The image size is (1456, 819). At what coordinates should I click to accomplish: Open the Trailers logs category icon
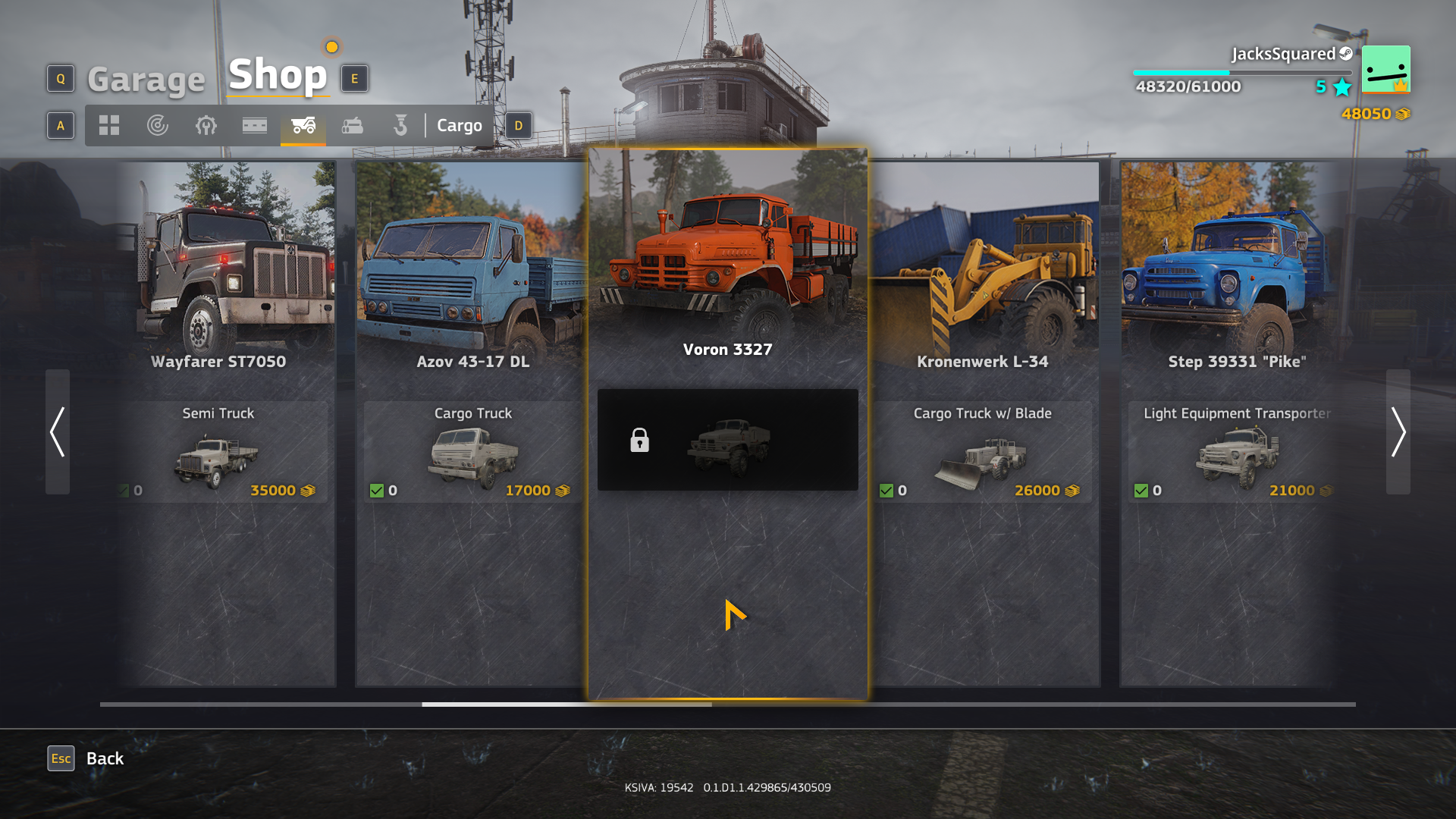[351, 125]
